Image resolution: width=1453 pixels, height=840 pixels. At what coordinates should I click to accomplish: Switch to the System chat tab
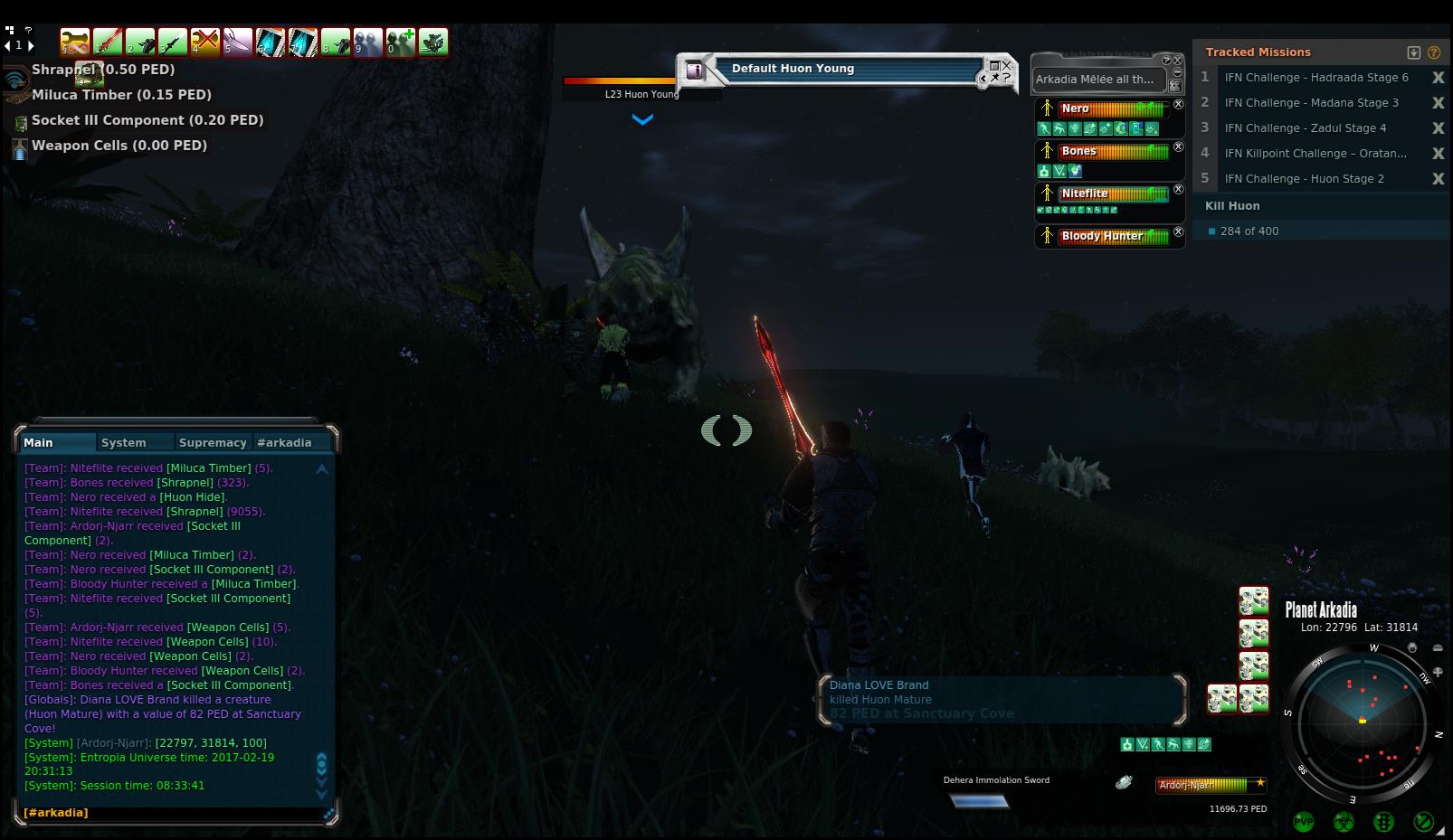point(124,442)
